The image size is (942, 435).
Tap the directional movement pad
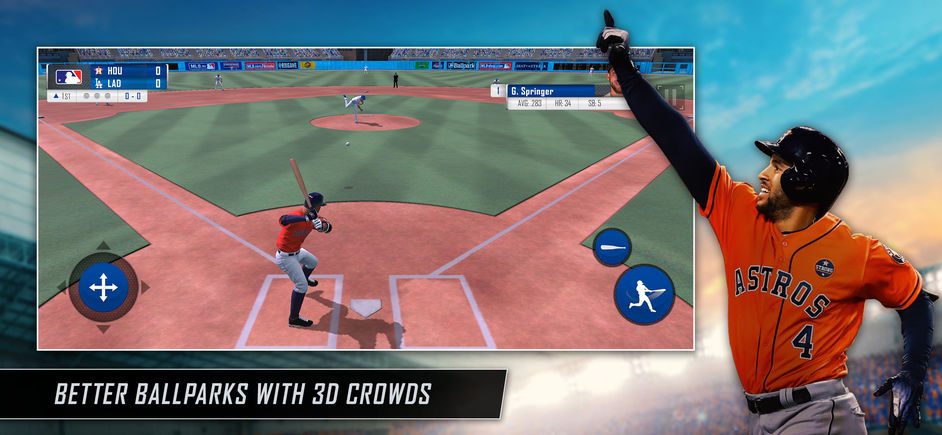[103, 288]
